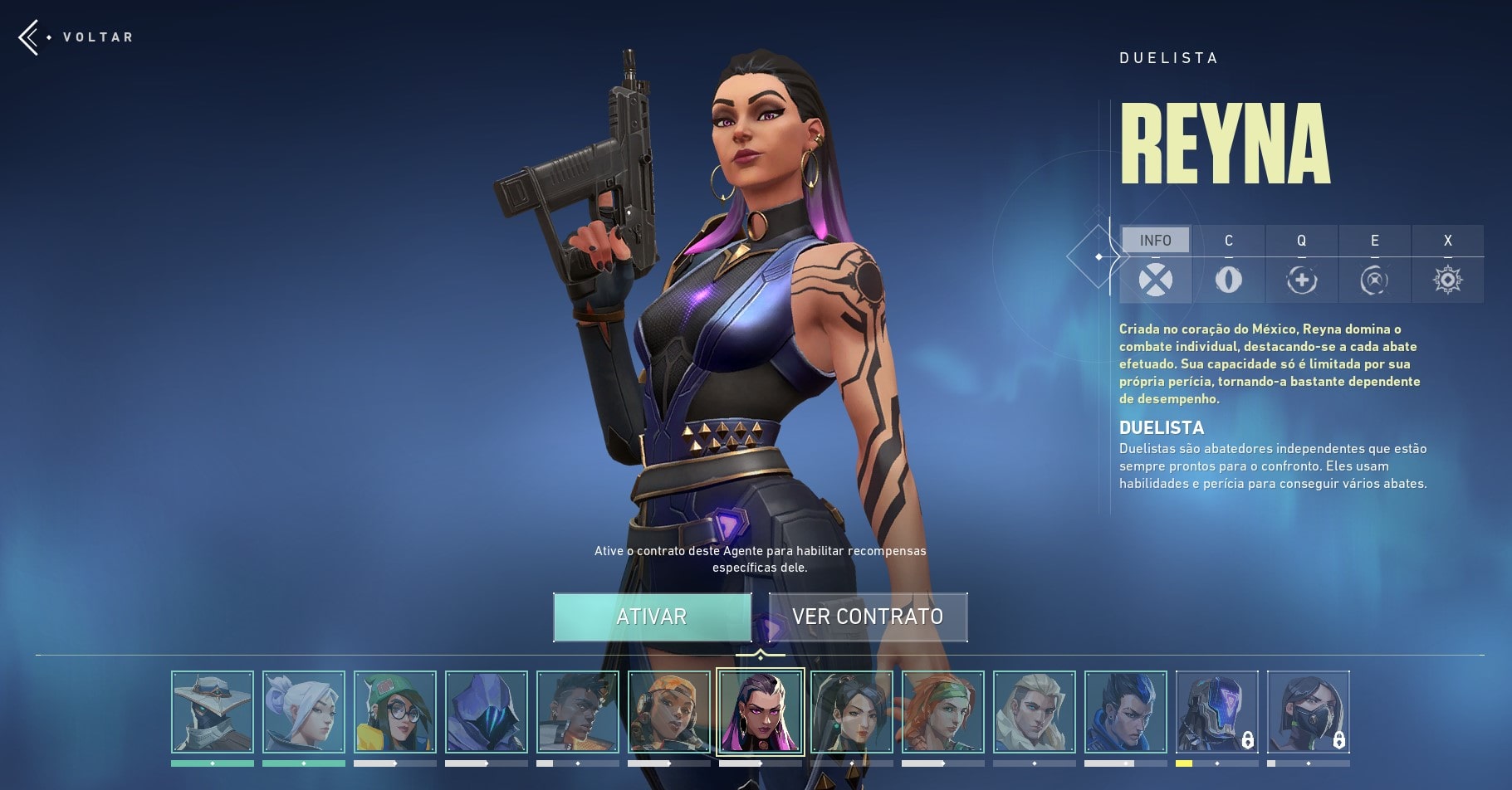Screen dimensions: 1512x790
Task: Select the locked KAY/O robot portrait
Action: pyautogui.click(x=1217, y=712)
